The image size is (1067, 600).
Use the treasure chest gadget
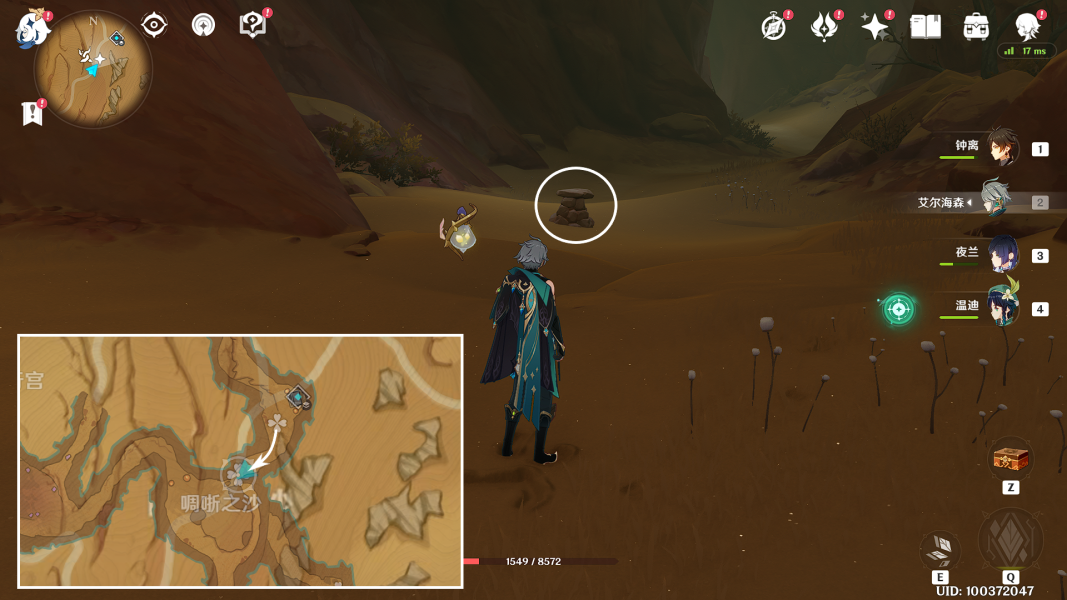tap(1011, 459)
